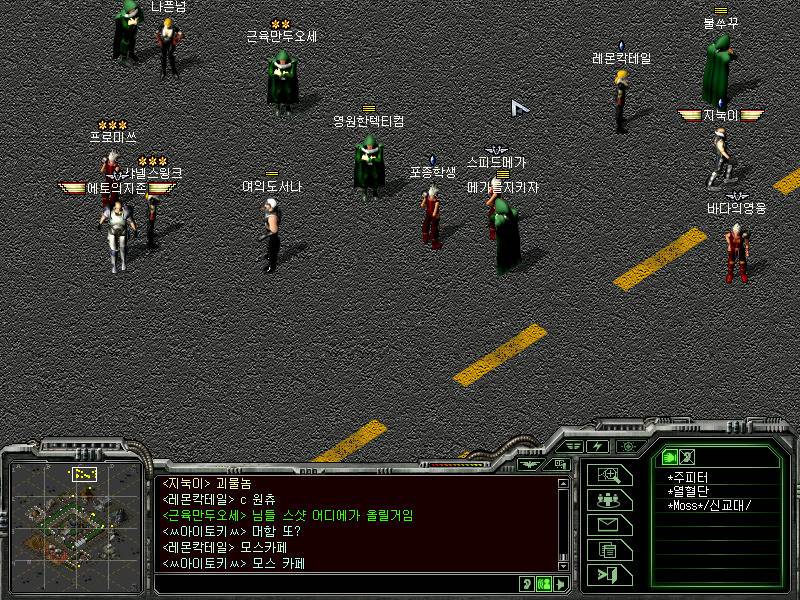Open the envelope mail button
This screenshot has height=600, width=800.
(609, 525)
